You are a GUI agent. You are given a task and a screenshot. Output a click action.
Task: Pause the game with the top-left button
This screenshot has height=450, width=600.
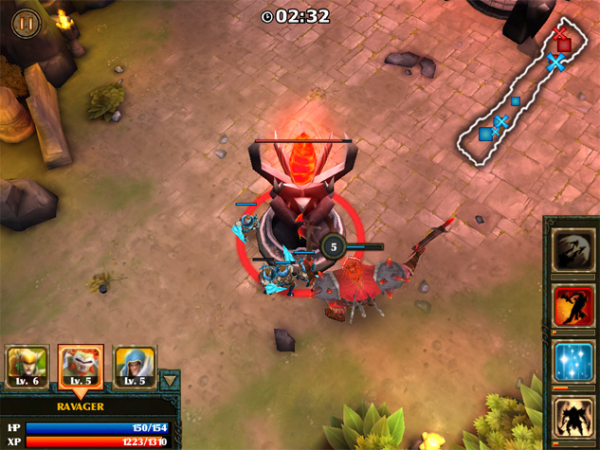point(26,23)
